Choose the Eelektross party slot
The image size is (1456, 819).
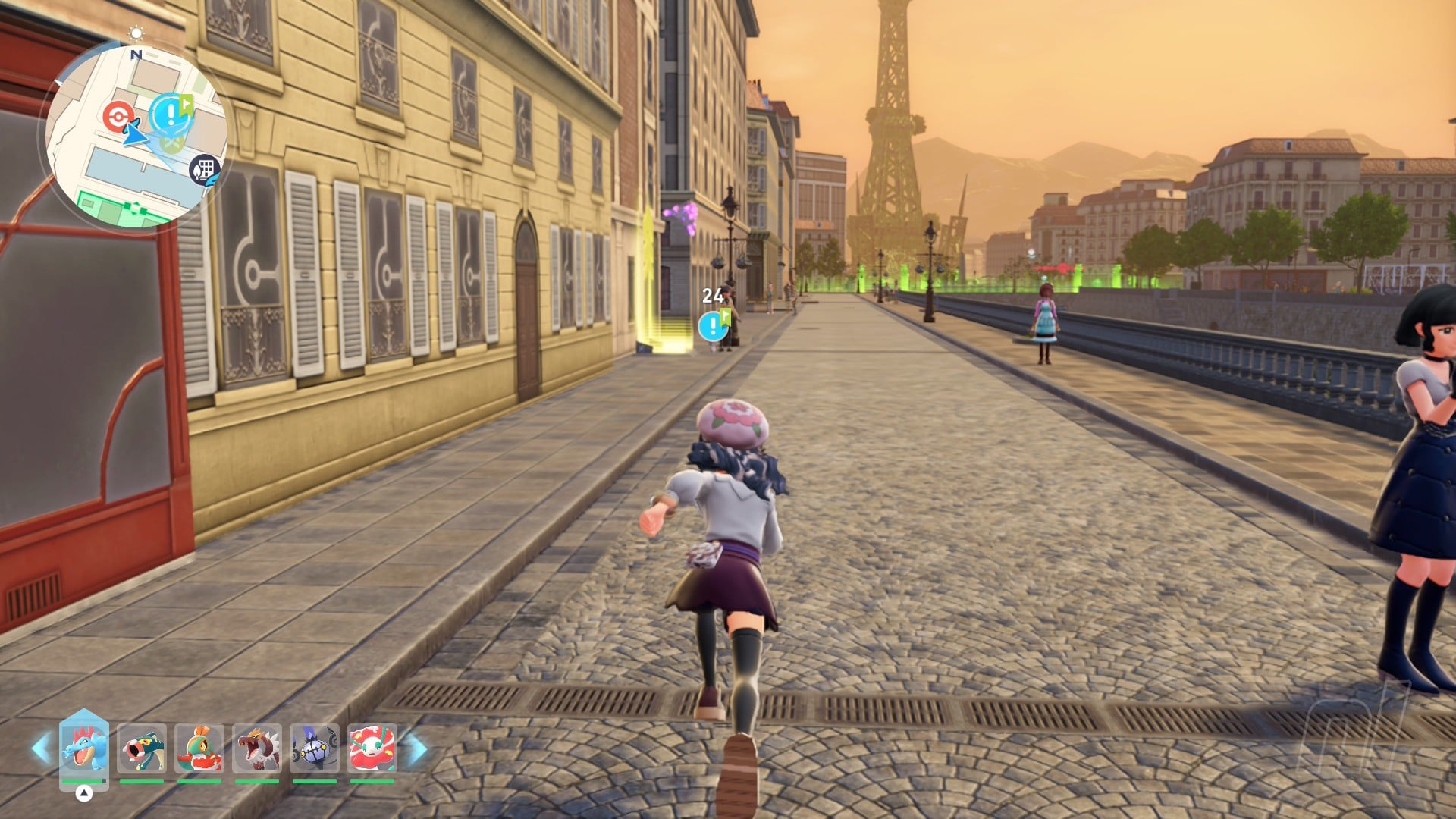tap(142, 748)
